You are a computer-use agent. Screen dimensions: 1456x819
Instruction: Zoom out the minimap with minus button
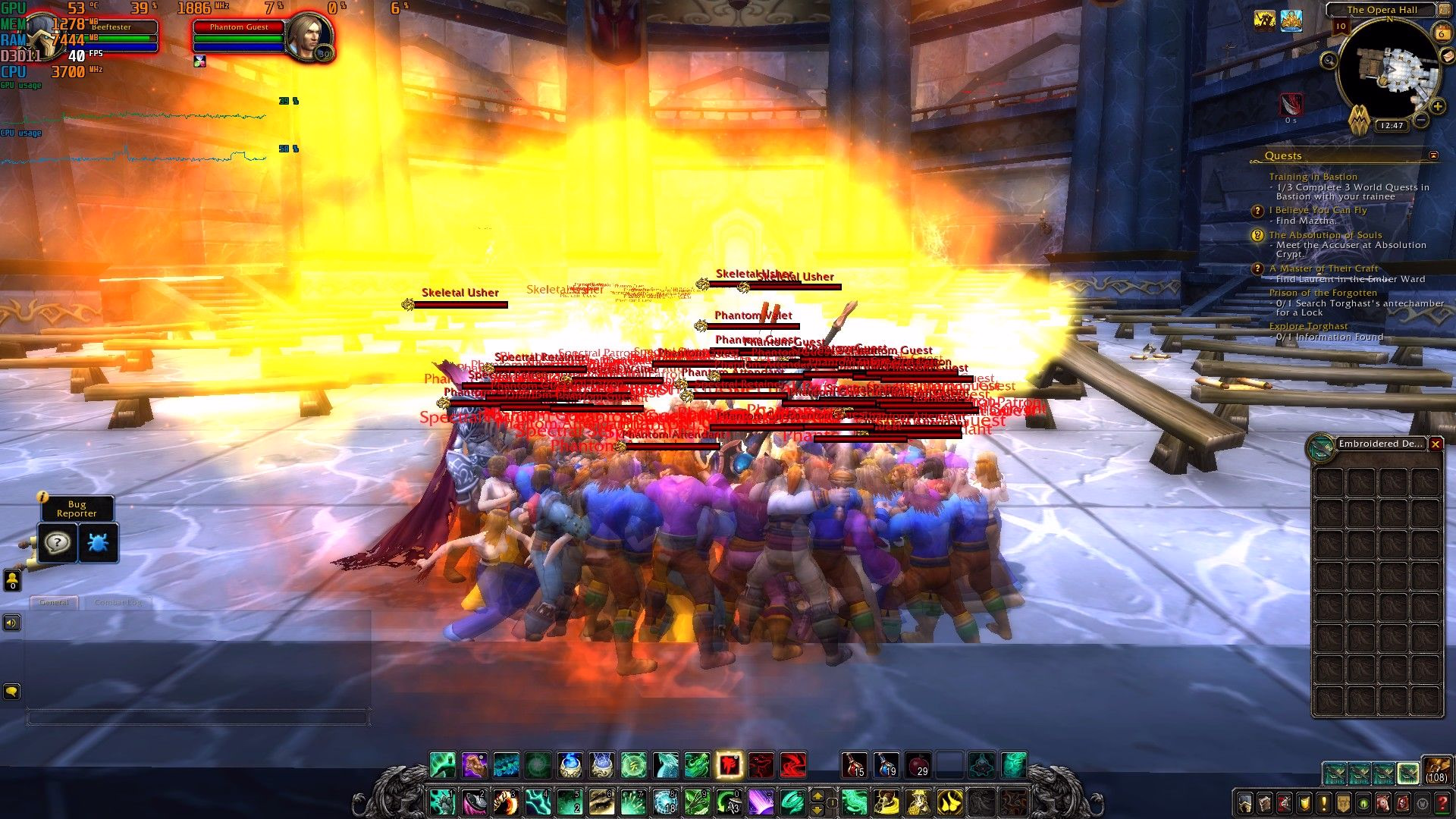coord(1422,120)
